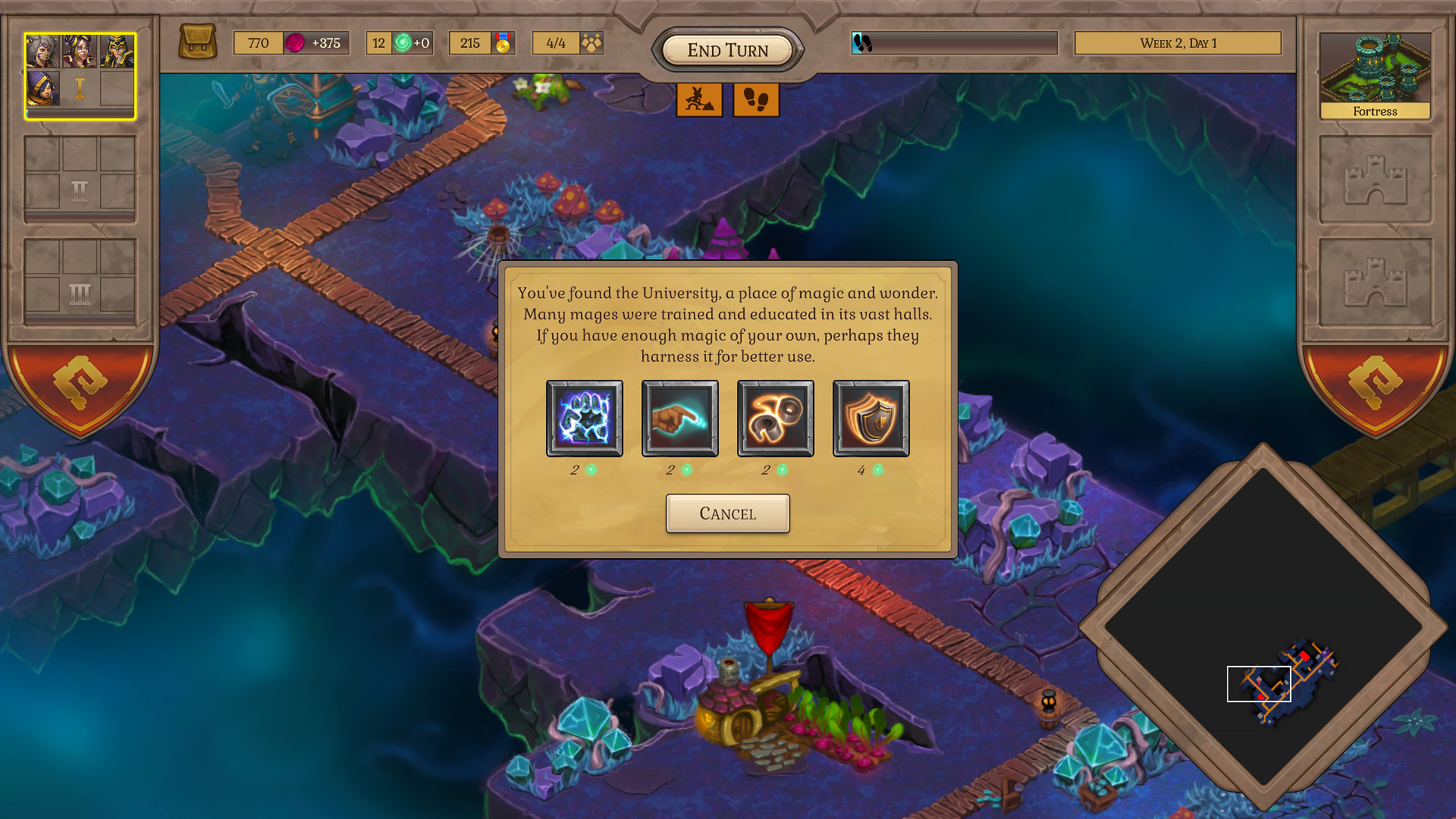This screenshot has width=1456, height=819.
Task: Click the minimap viewport rectangle
Action: click(x=1259, y=683)
